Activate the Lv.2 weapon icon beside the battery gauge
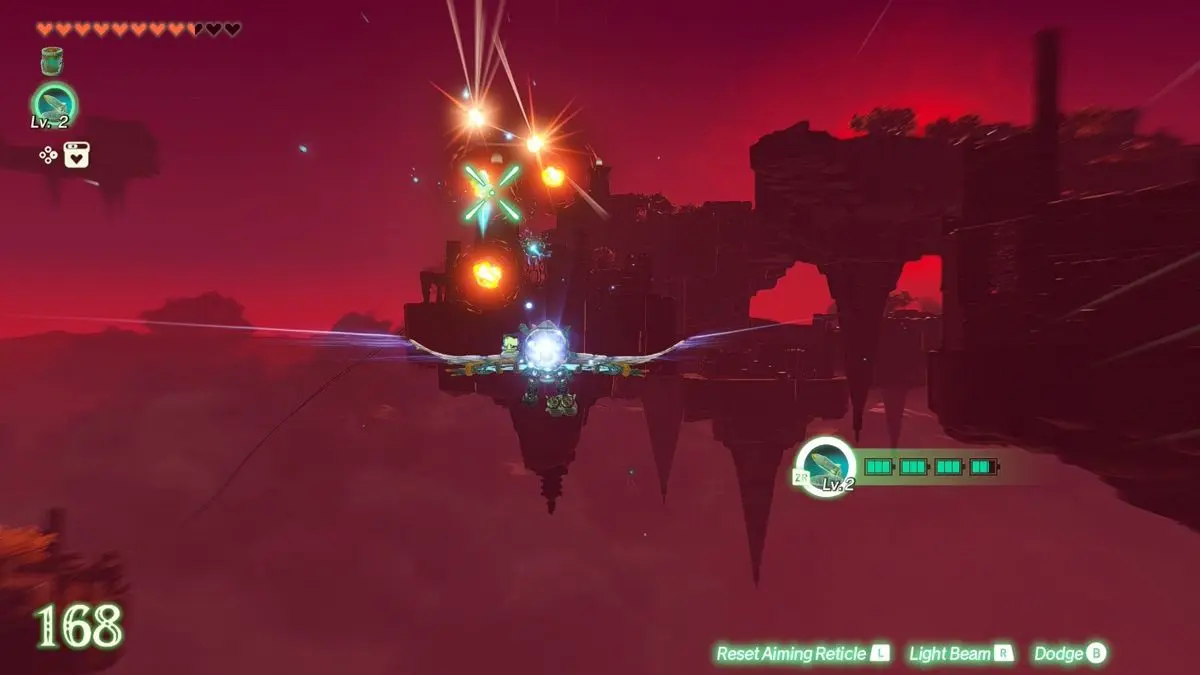This screenshot has width=1200, height=675. point(827,466)
